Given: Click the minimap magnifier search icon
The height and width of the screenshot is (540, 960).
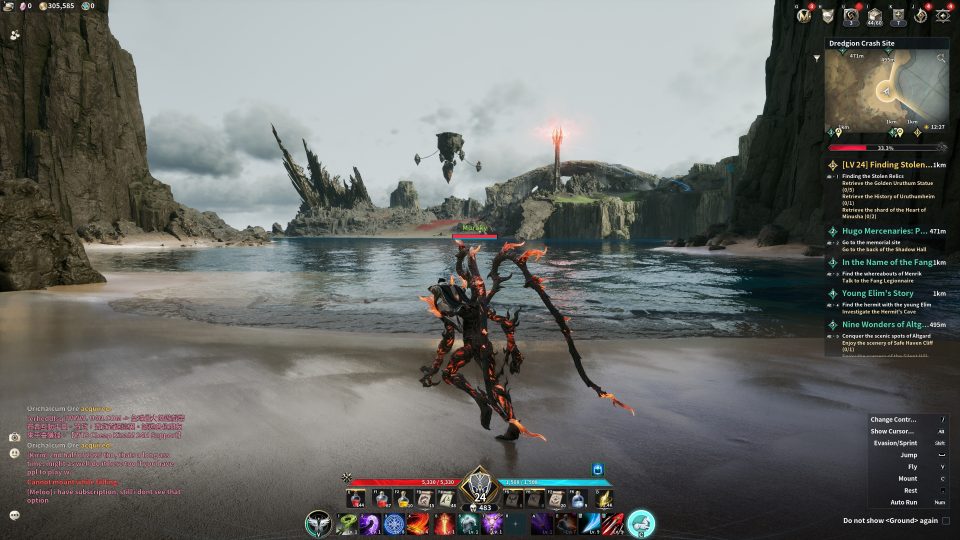Looking at the screenshot, I should click(940, 59).
